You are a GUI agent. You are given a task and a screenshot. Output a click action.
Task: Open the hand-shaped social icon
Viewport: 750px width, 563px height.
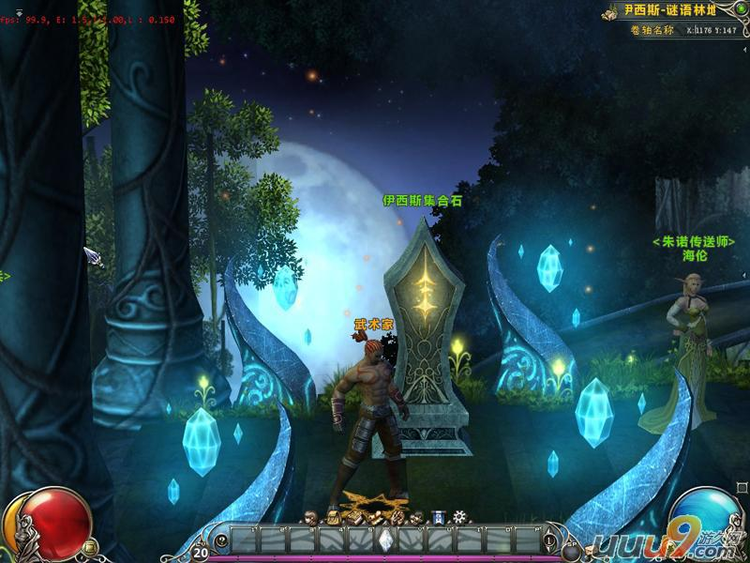pyautogui.click(x=398, y=518)
